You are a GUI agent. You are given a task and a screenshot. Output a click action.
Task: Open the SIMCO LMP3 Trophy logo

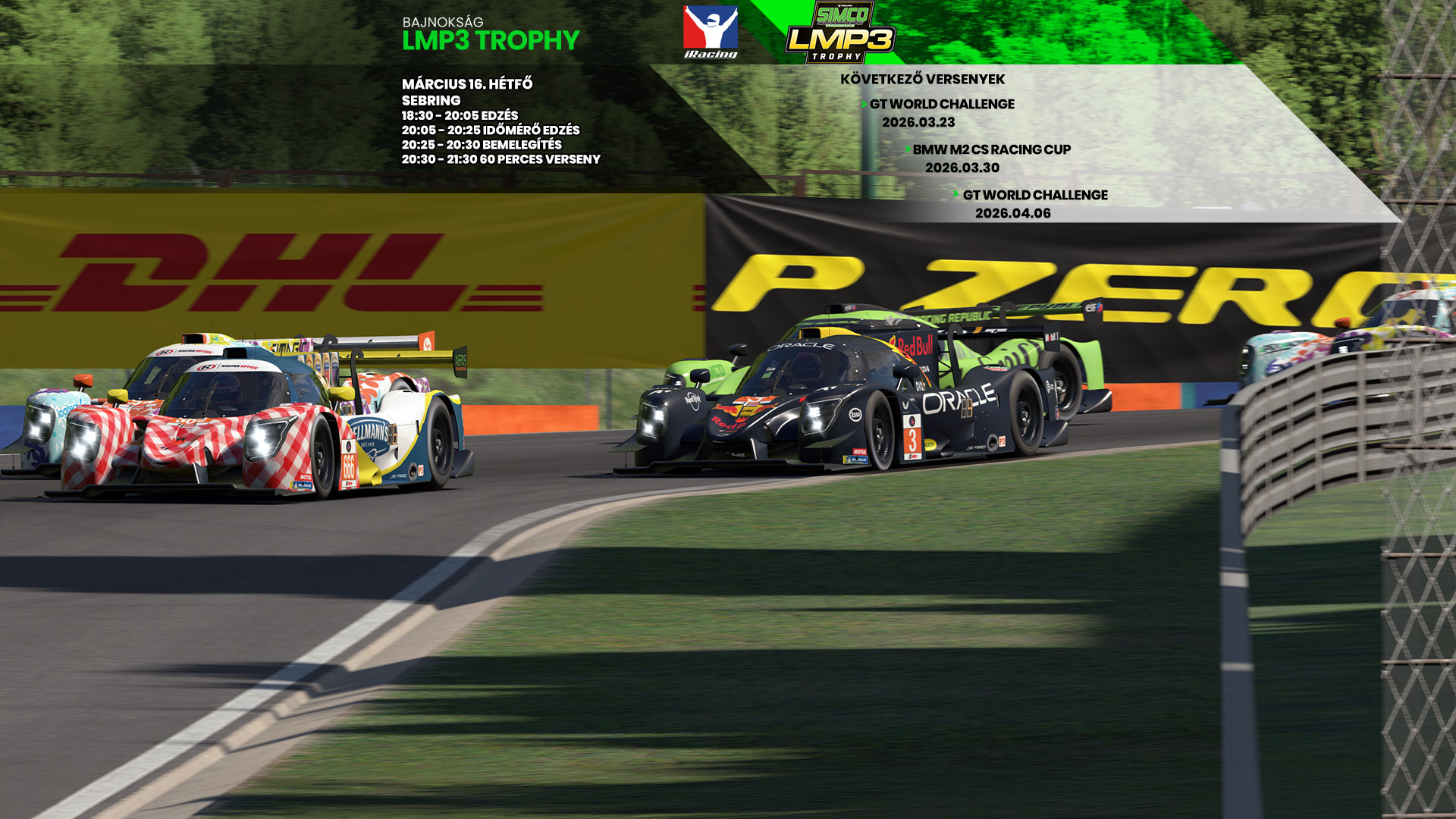pyautogui.click(x=840, y=33)
